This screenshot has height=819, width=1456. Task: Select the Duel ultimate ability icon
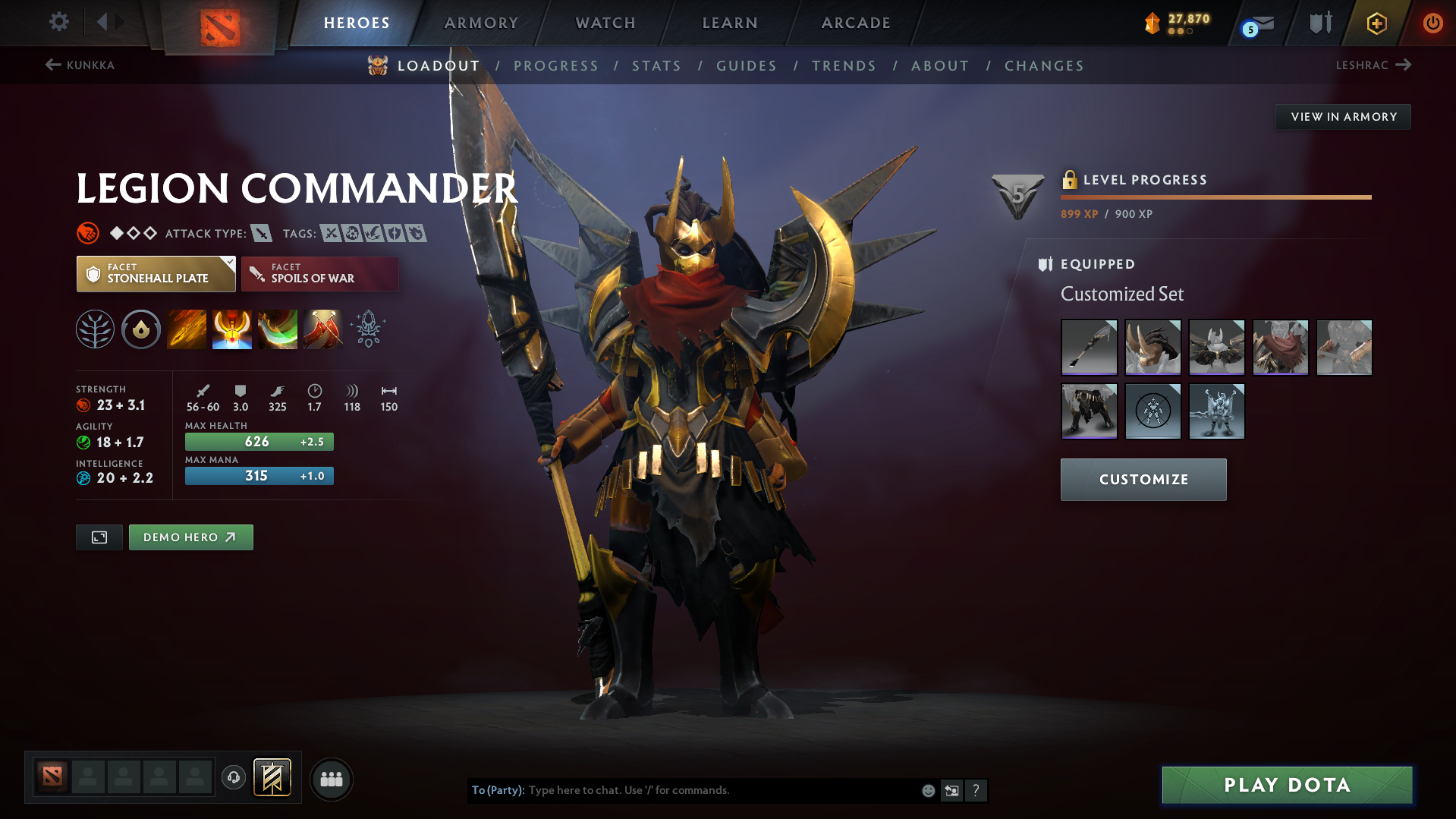323,329
